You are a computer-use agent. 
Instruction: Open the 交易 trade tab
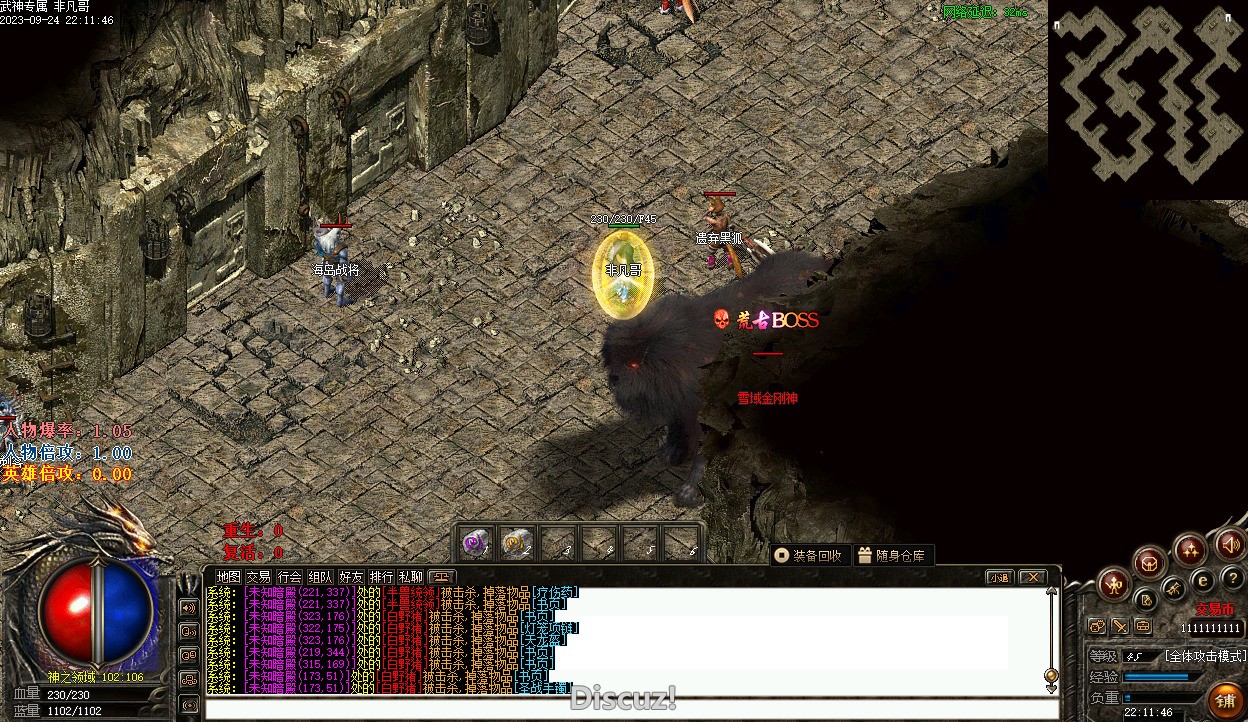click(x=259, y=577)
